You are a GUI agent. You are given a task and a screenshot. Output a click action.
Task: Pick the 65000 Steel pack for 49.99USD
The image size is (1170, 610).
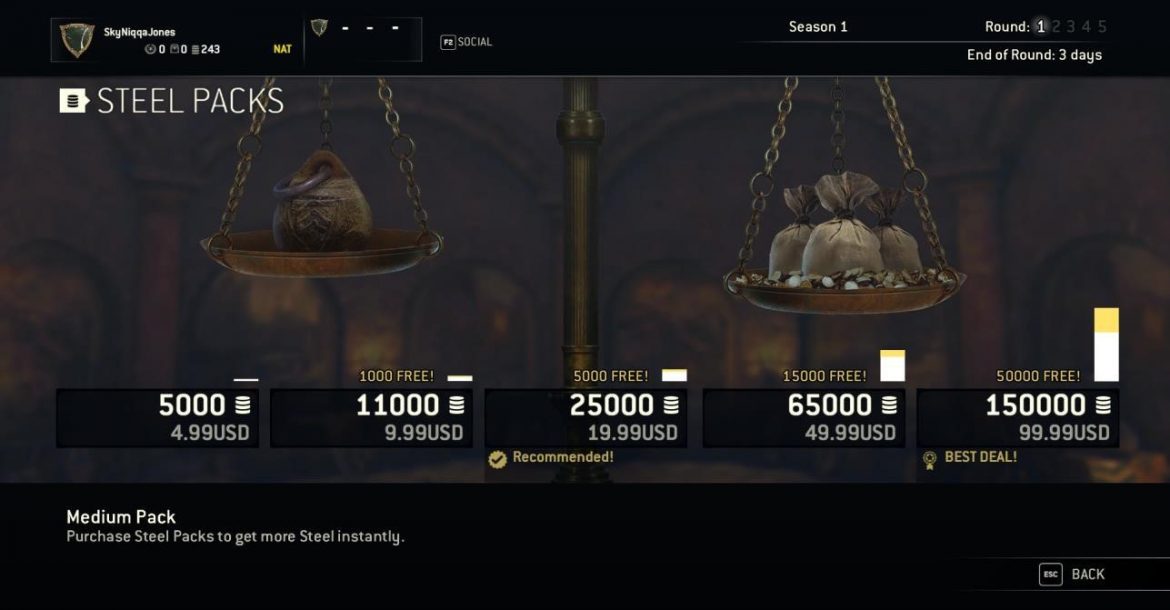803,418
